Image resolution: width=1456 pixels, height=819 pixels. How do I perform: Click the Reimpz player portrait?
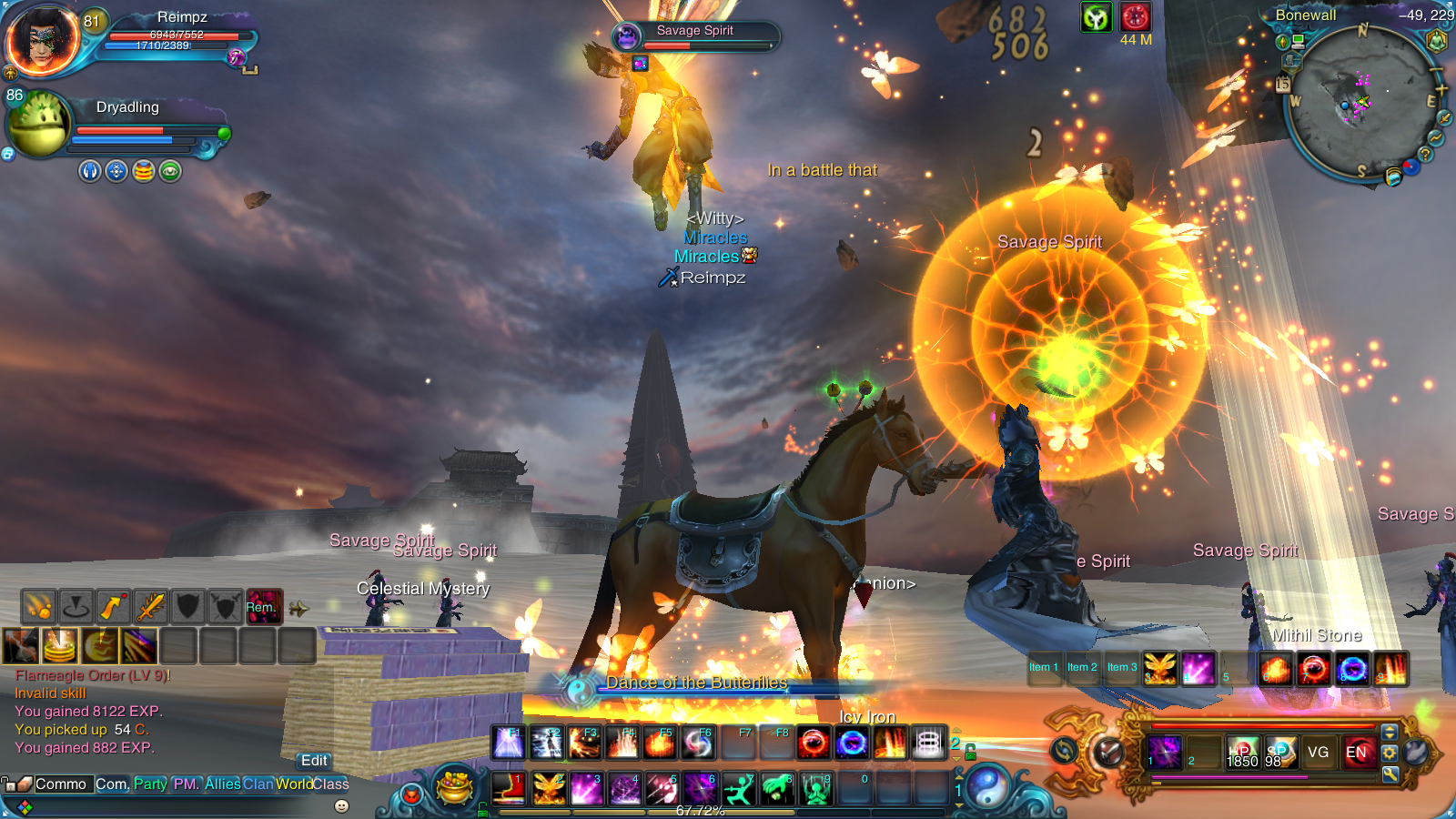coord(42,41)
